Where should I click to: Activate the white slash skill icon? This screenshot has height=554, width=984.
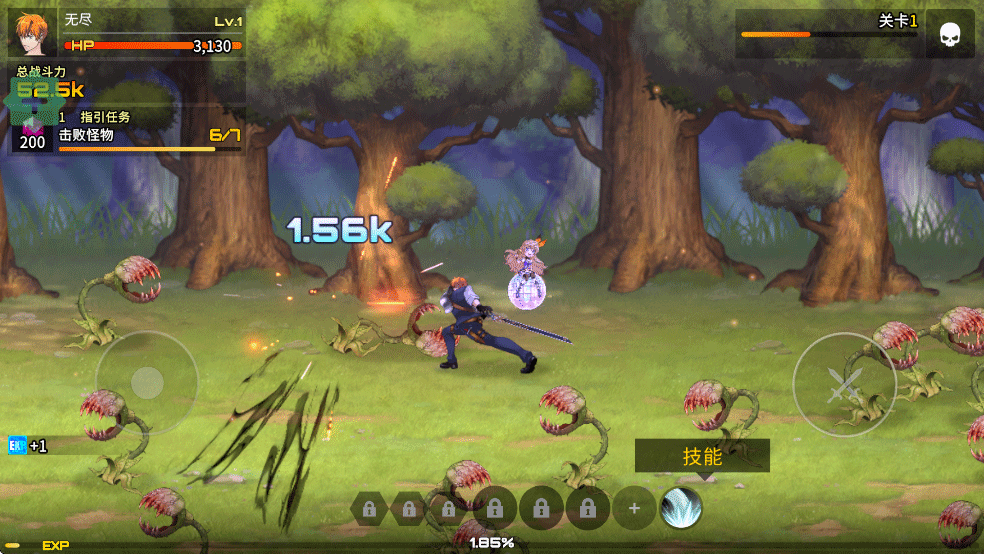(681, 509)
